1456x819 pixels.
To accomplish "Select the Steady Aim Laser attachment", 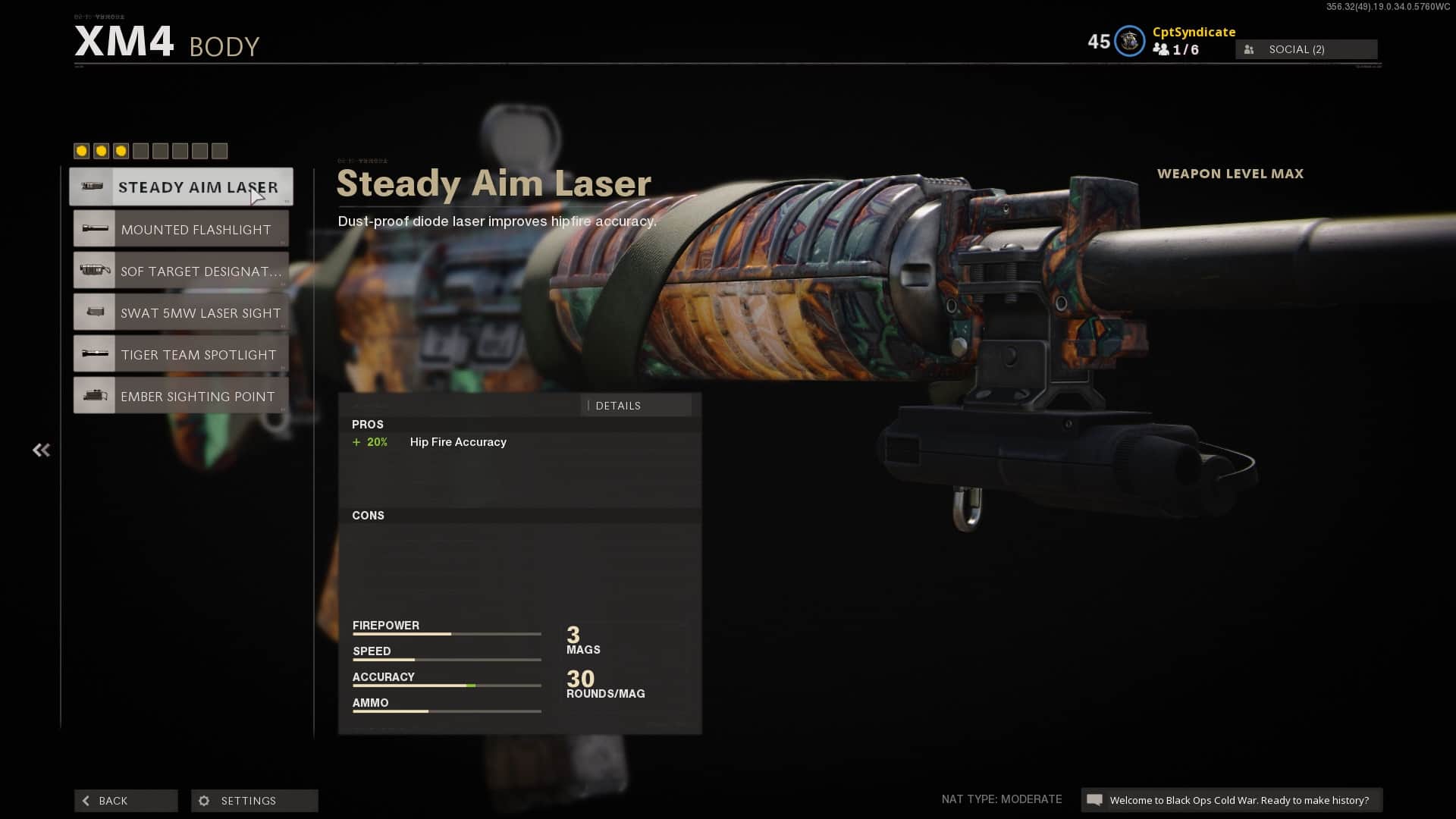I will click(x=181, y=187).
